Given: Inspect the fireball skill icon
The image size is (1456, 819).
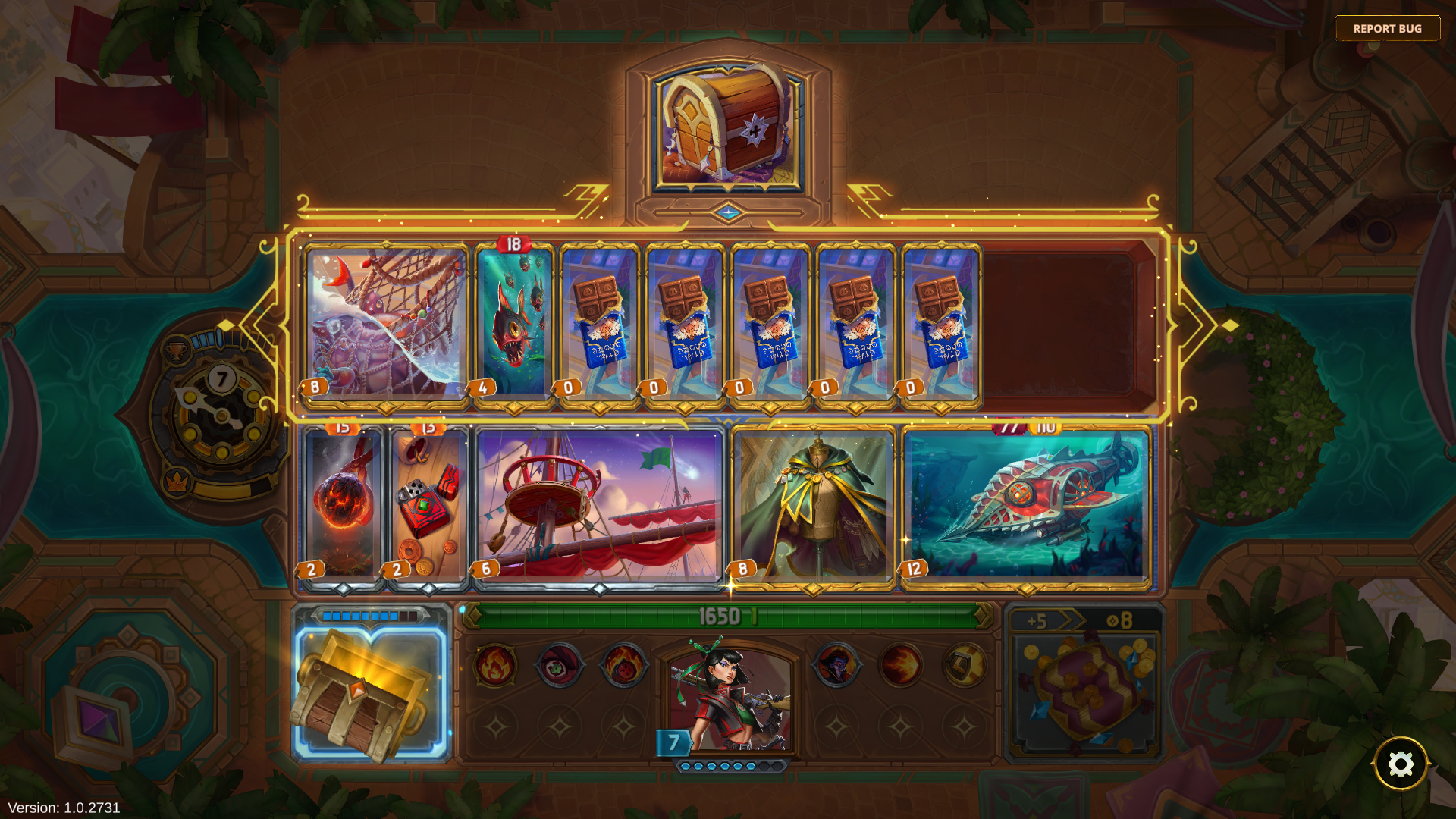Looking at the screenshot, I should click(x=901, y=665).
